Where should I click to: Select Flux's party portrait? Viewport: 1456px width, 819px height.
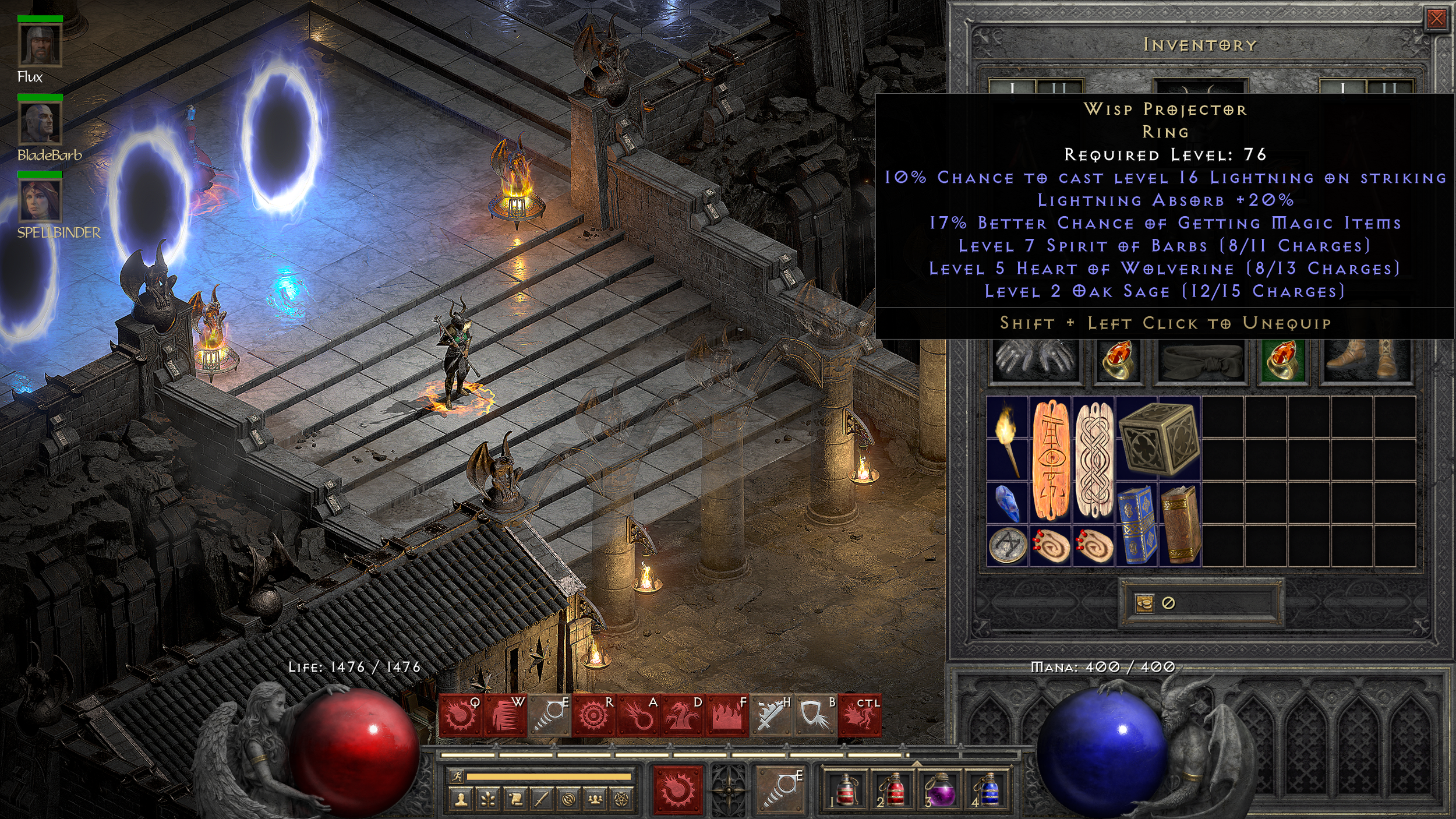(x=40, y=44)
